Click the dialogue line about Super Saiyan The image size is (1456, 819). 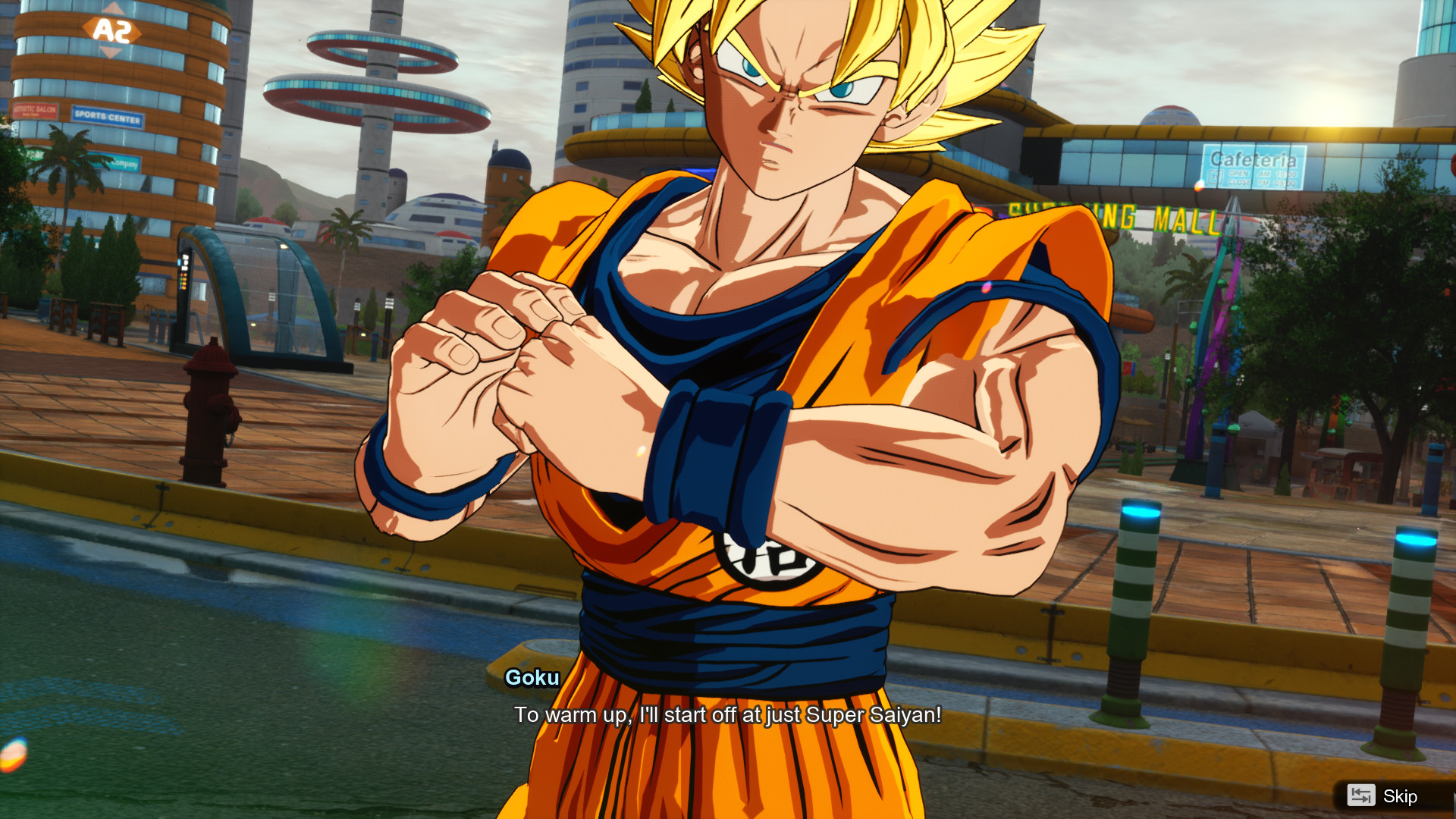pos(726,714)
